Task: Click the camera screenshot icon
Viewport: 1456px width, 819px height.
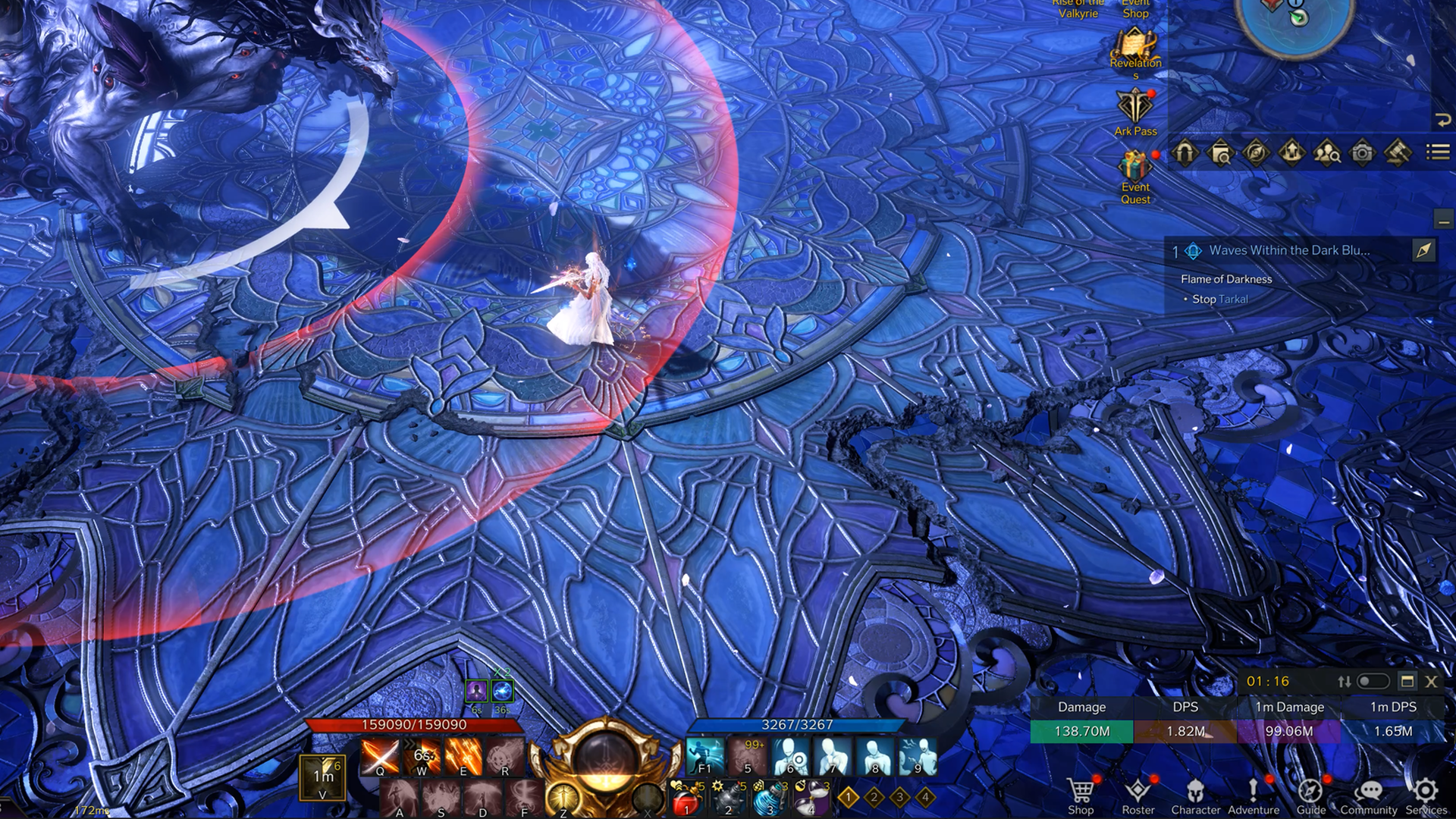Action: tap(1363, 153)
